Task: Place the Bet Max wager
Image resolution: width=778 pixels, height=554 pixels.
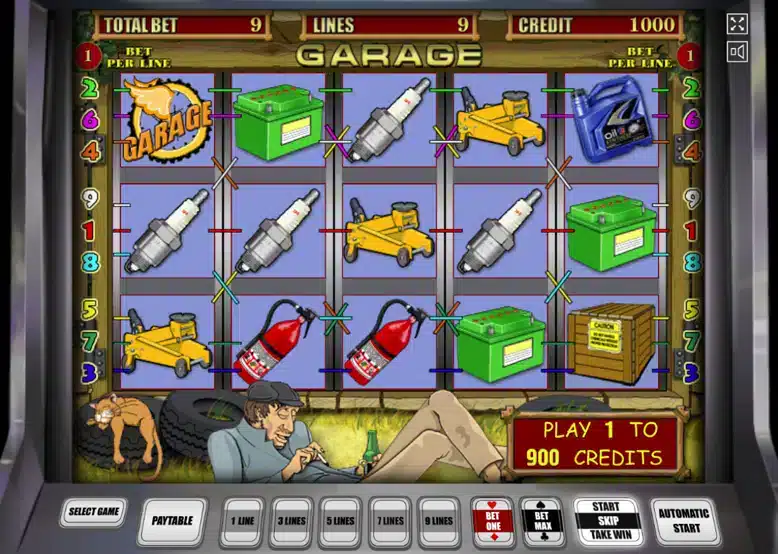Action: (x=542, y=520)
